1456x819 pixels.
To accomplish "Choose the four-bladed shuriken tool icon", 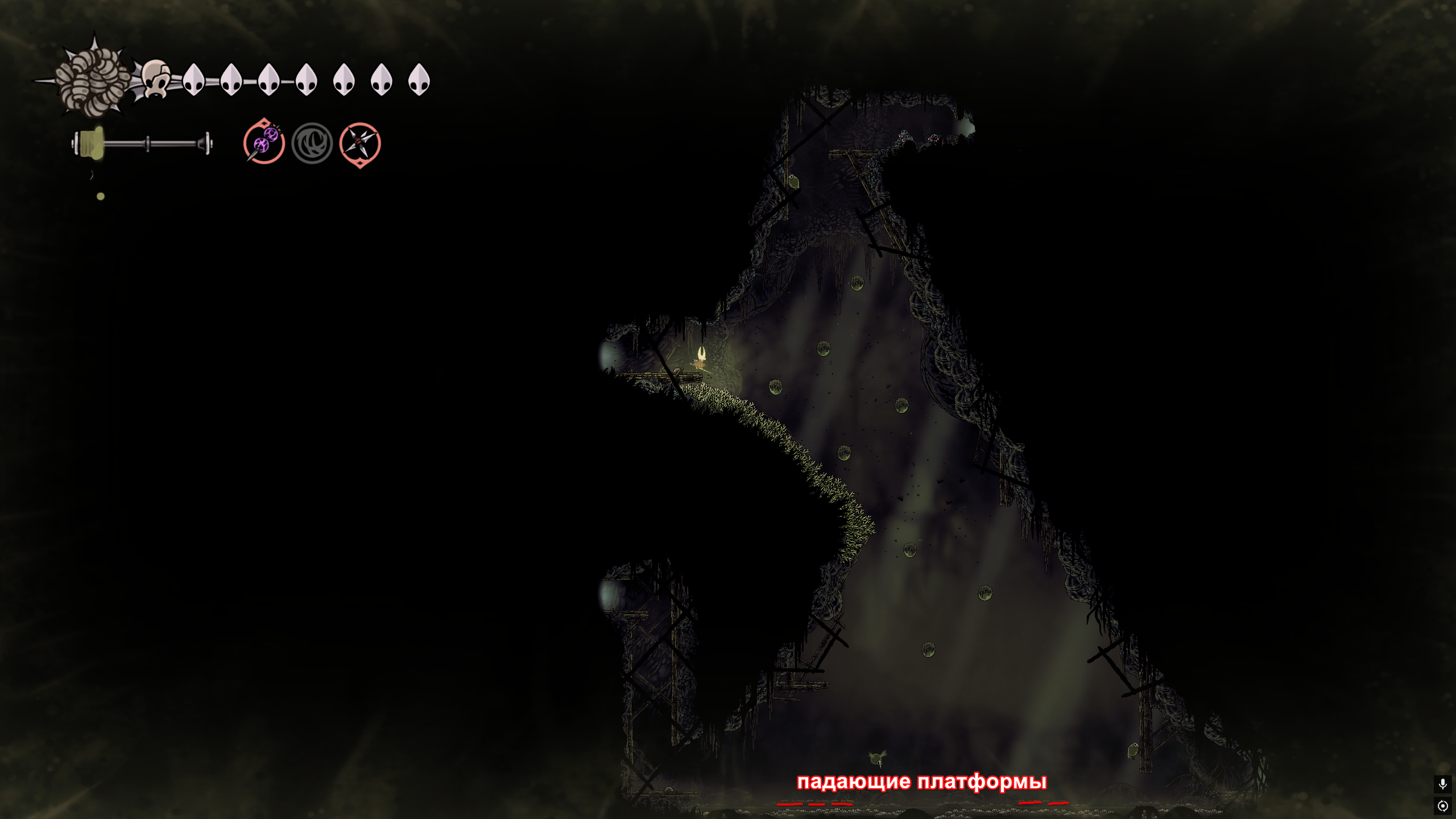I will [359, 143].
